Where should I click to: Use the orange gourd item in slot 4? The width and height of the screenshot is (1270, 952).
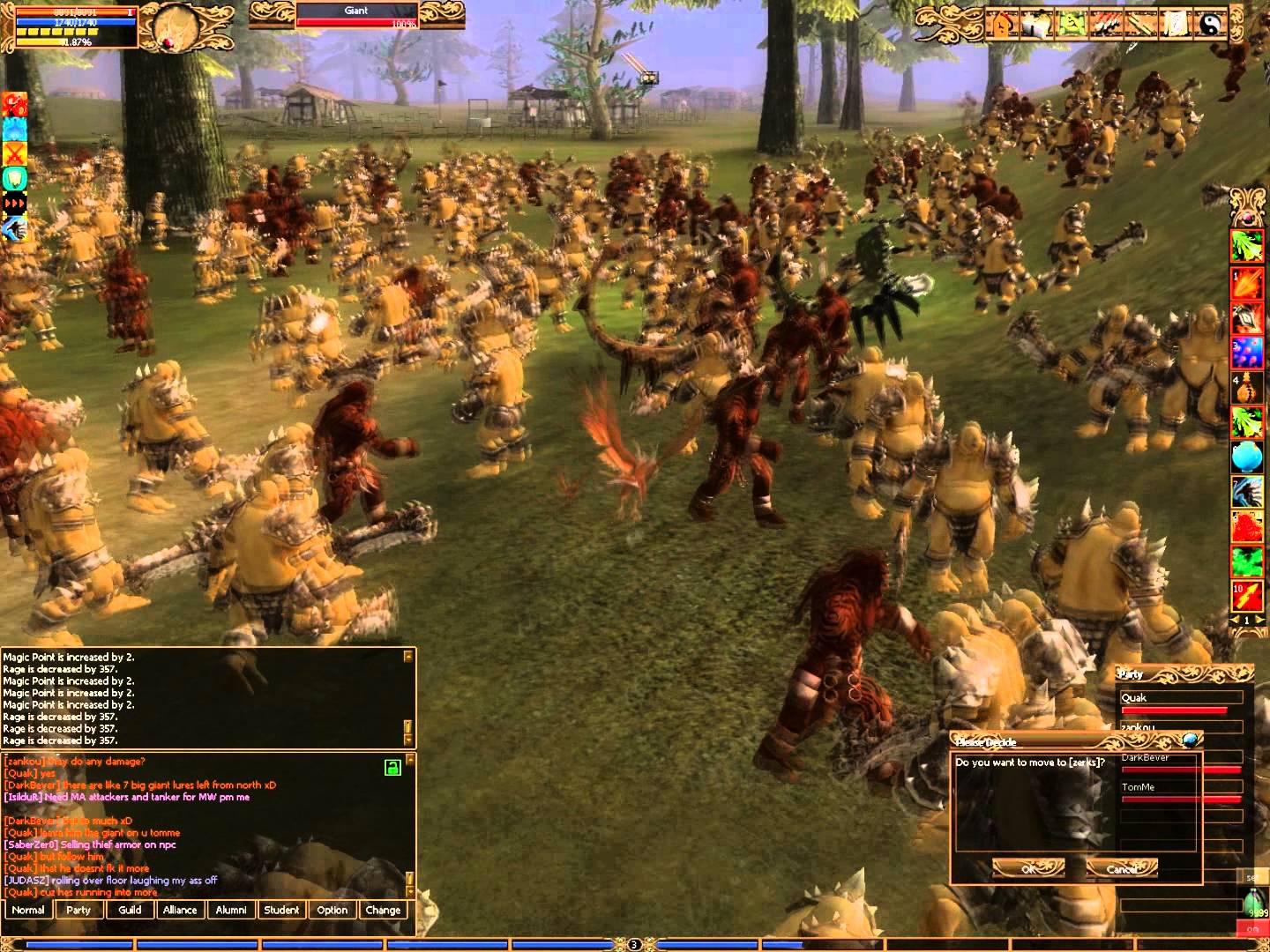1246,388
